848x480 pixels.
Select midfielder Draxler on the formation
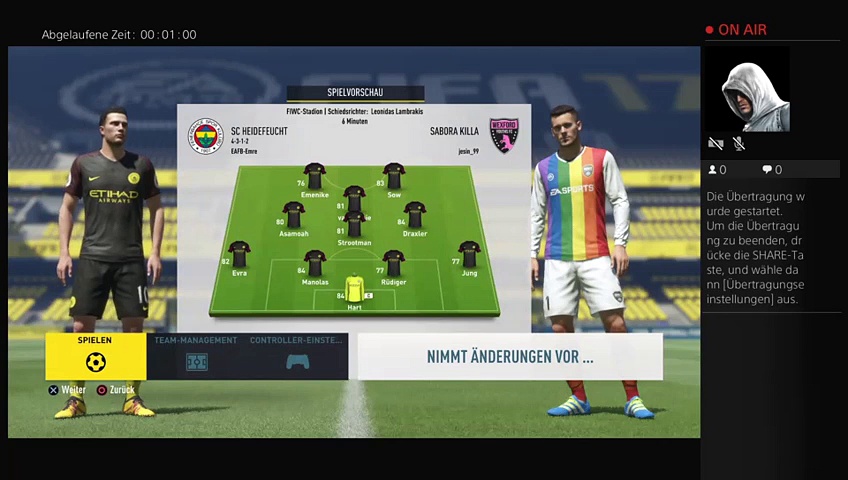414,215
